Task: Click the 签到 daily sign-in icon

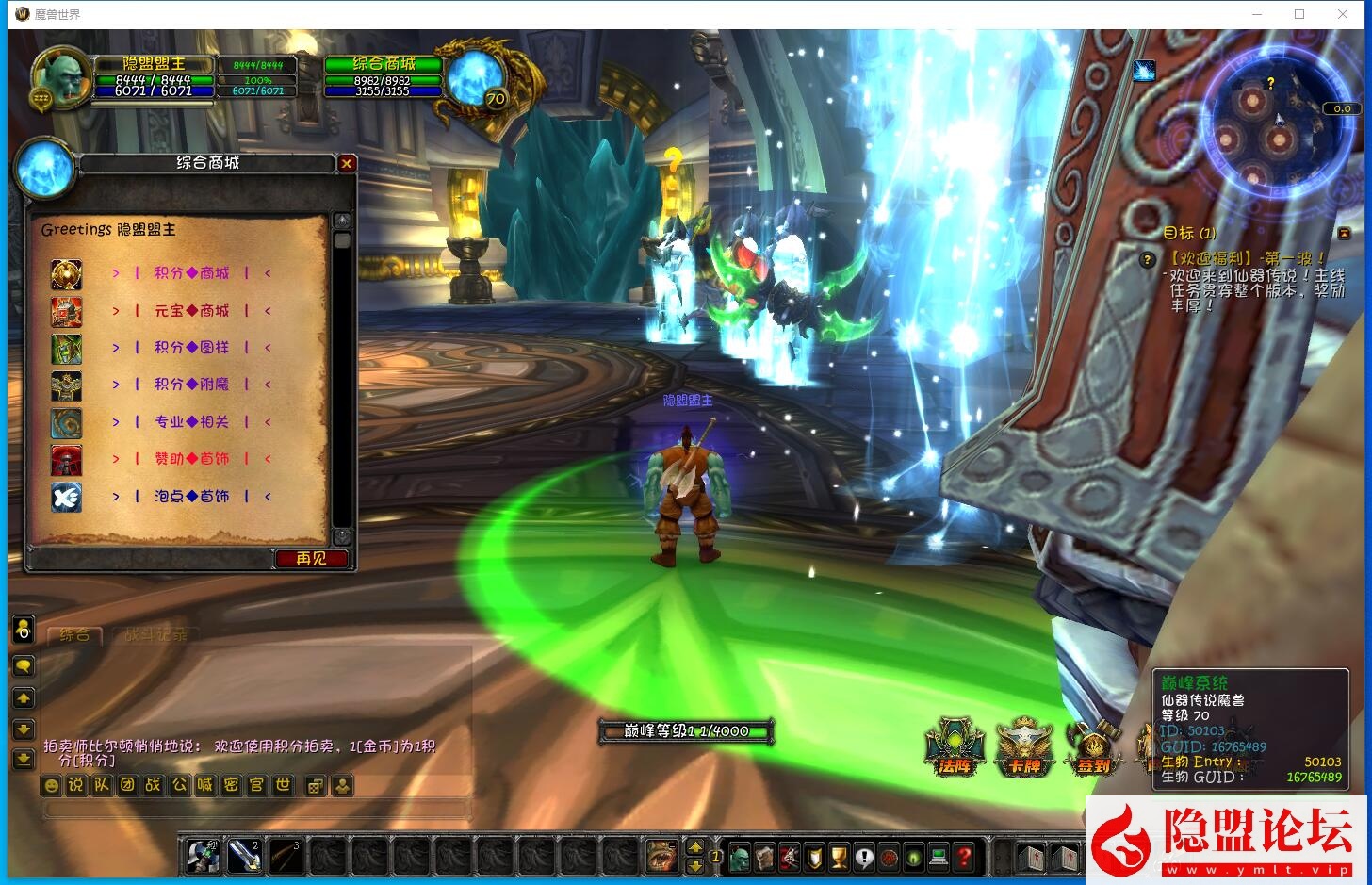Action: (1093, 749)
